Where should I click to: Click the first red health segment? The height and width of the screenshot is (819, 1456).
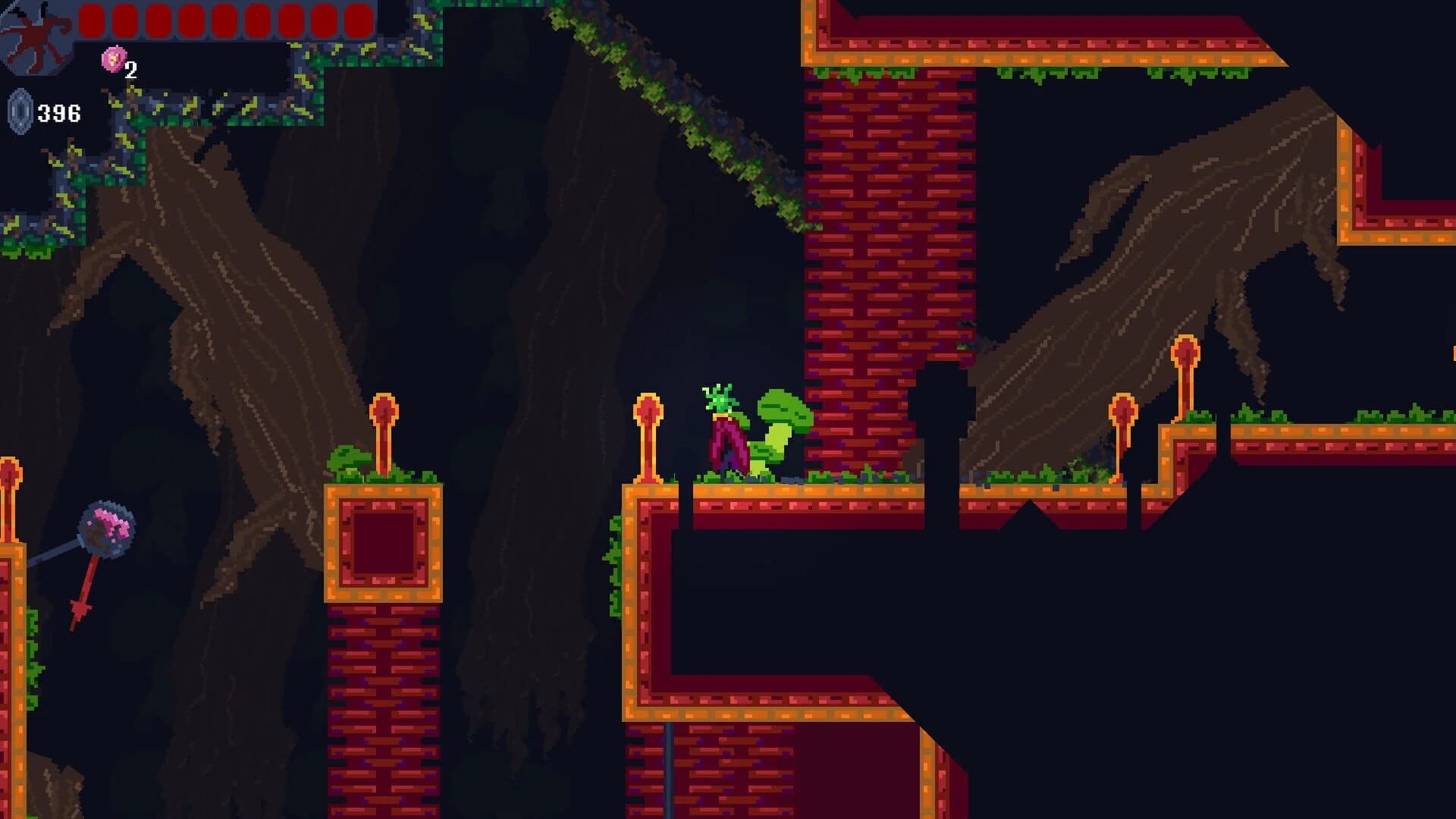tap(92, 19)
